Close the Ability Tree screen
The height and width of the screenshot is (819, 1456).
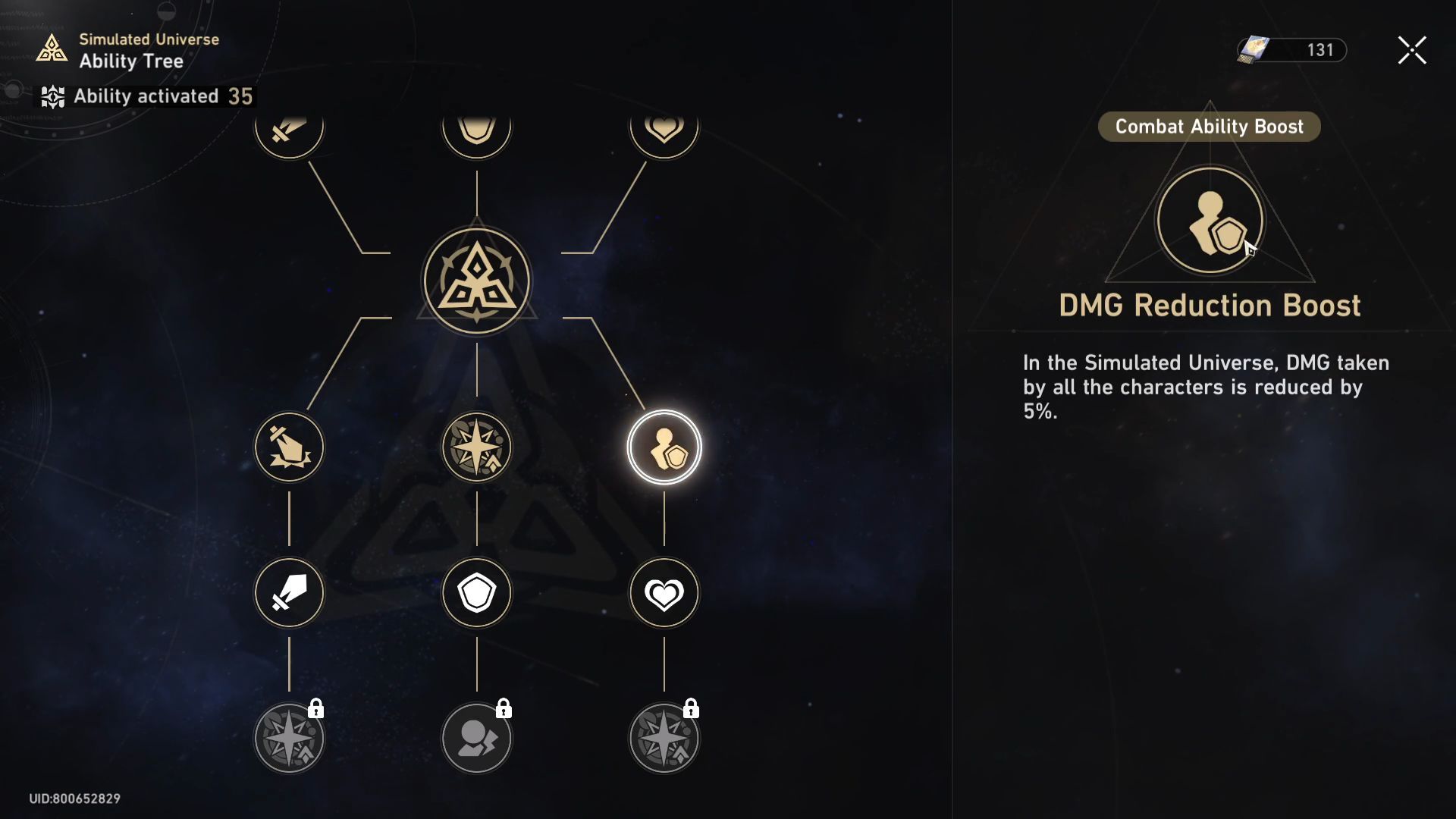[x=1412, y=51]
